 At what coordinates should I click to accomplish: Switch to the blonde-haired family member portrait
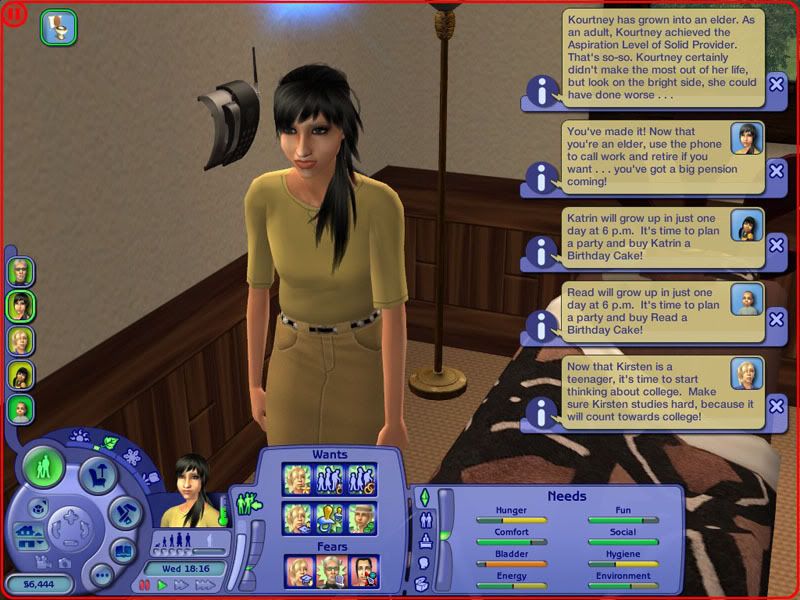(x=21, y=340)
